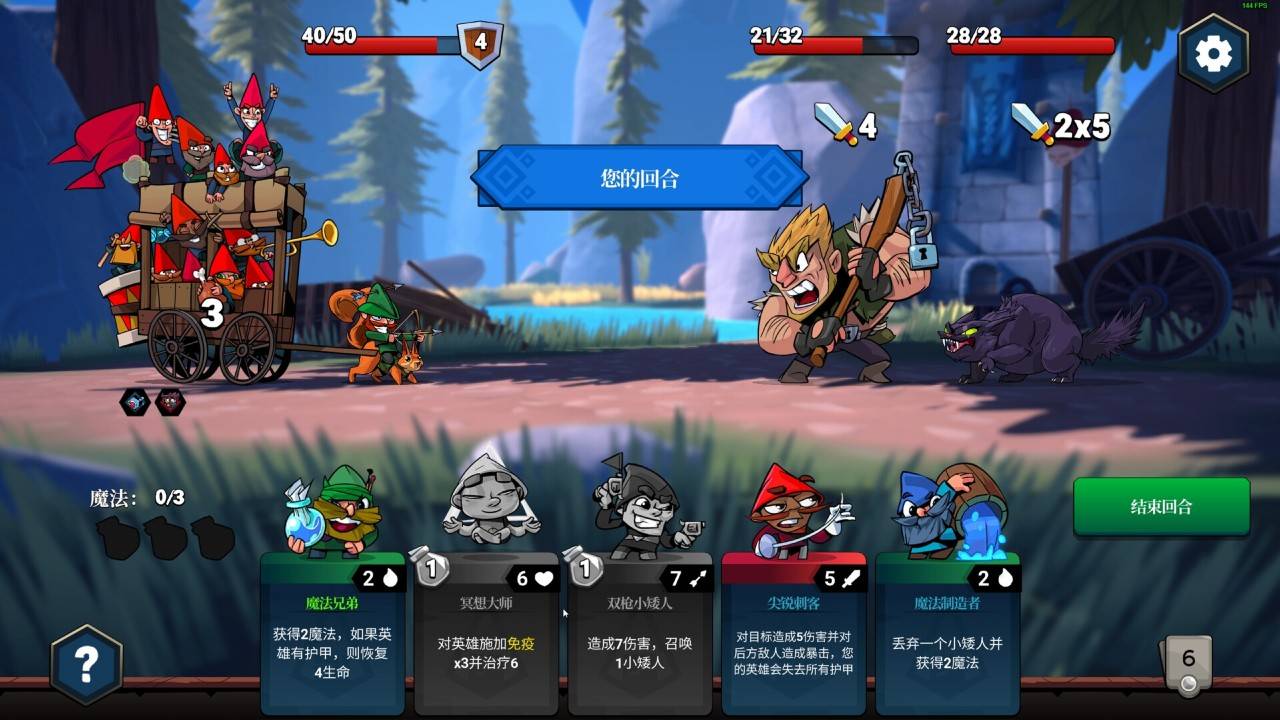
Task: Open the draw pile showing 6
Action: click(x=1187, y=663)
